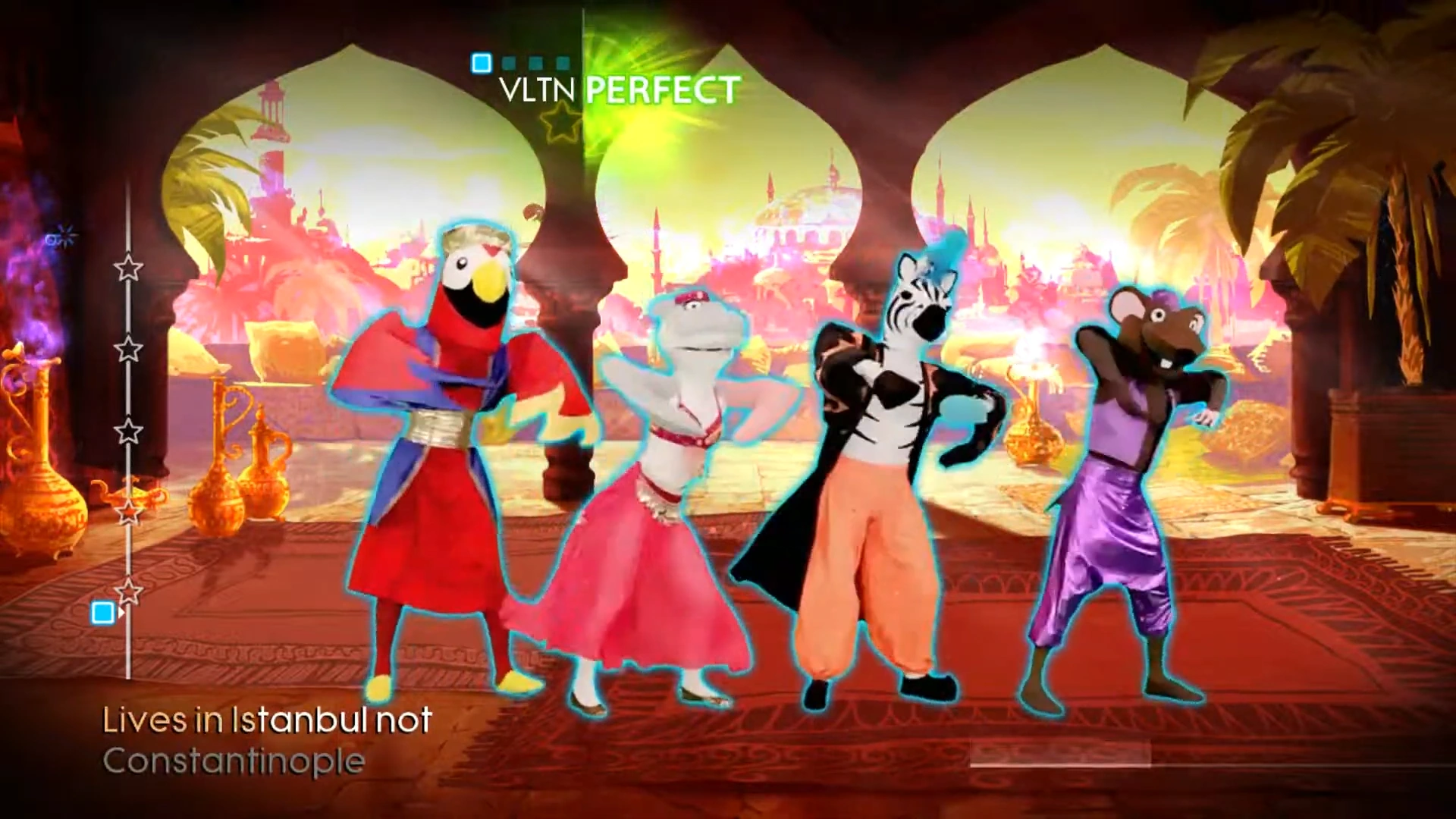Click the golden star outline near VLTN

click(559, 121)
